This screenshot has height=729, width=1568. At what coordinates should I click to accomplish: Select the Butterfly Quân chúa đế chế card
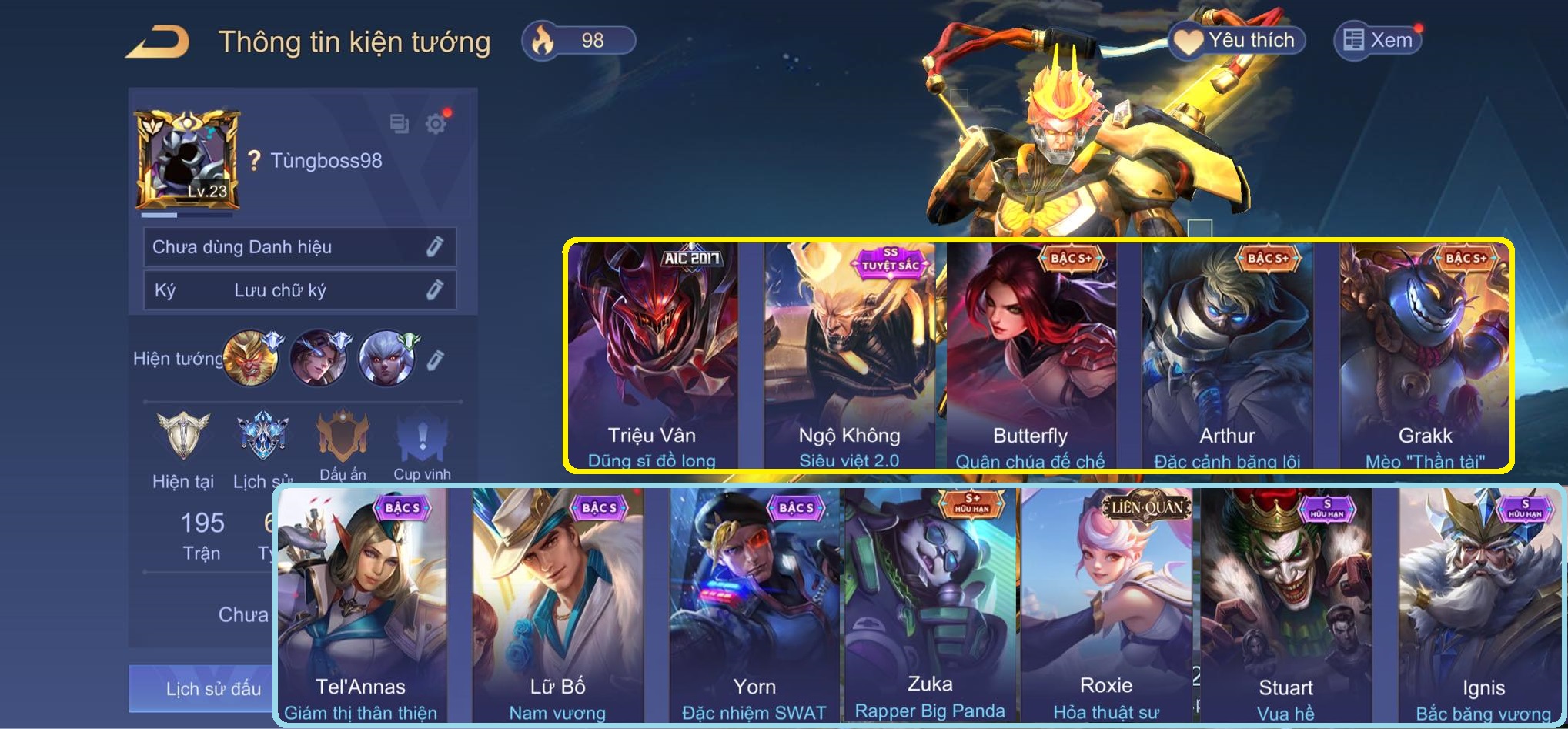pyautogui.click(x=1031, y=354)
